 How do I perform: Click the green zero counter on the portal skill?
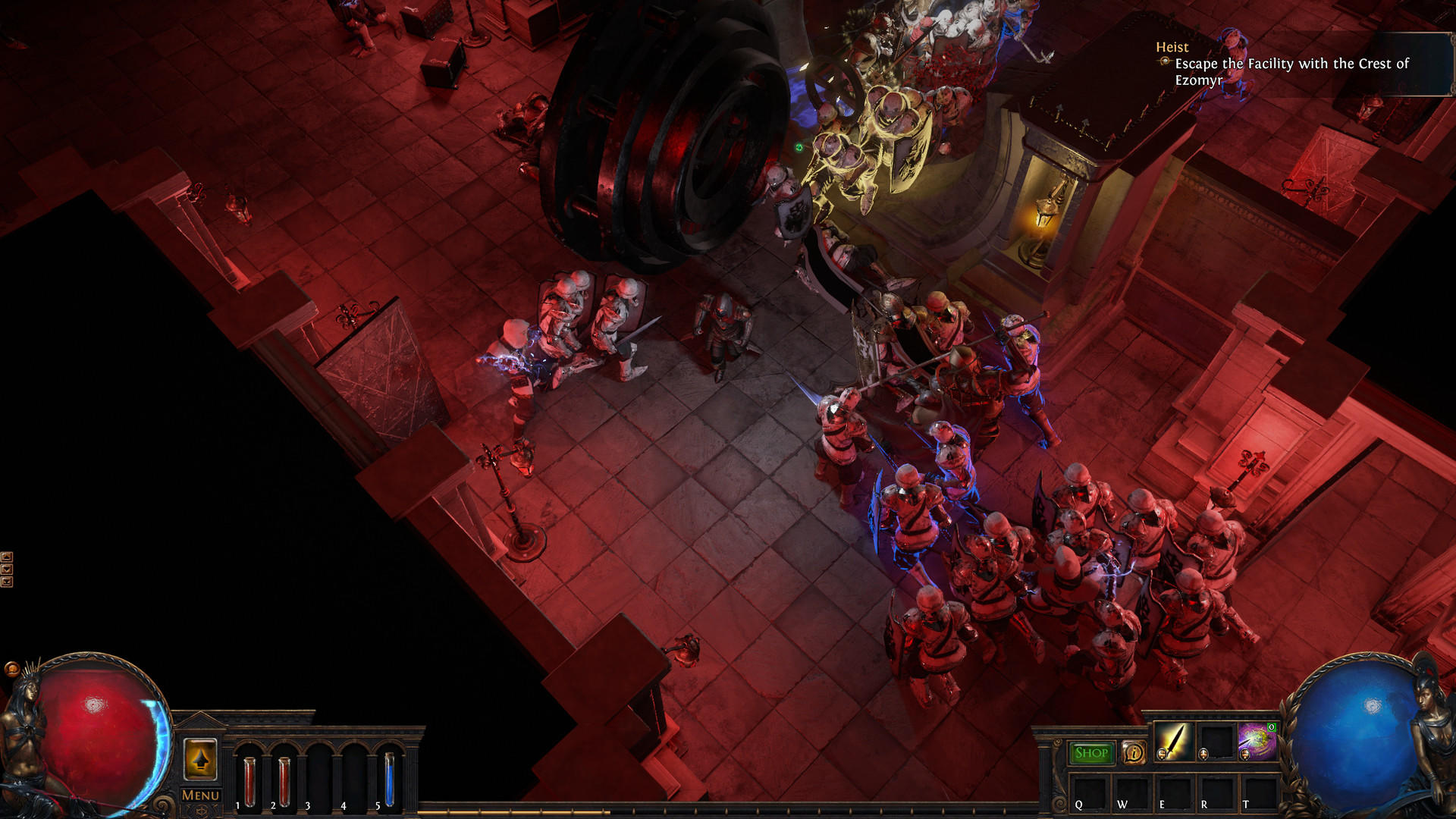1272,728
